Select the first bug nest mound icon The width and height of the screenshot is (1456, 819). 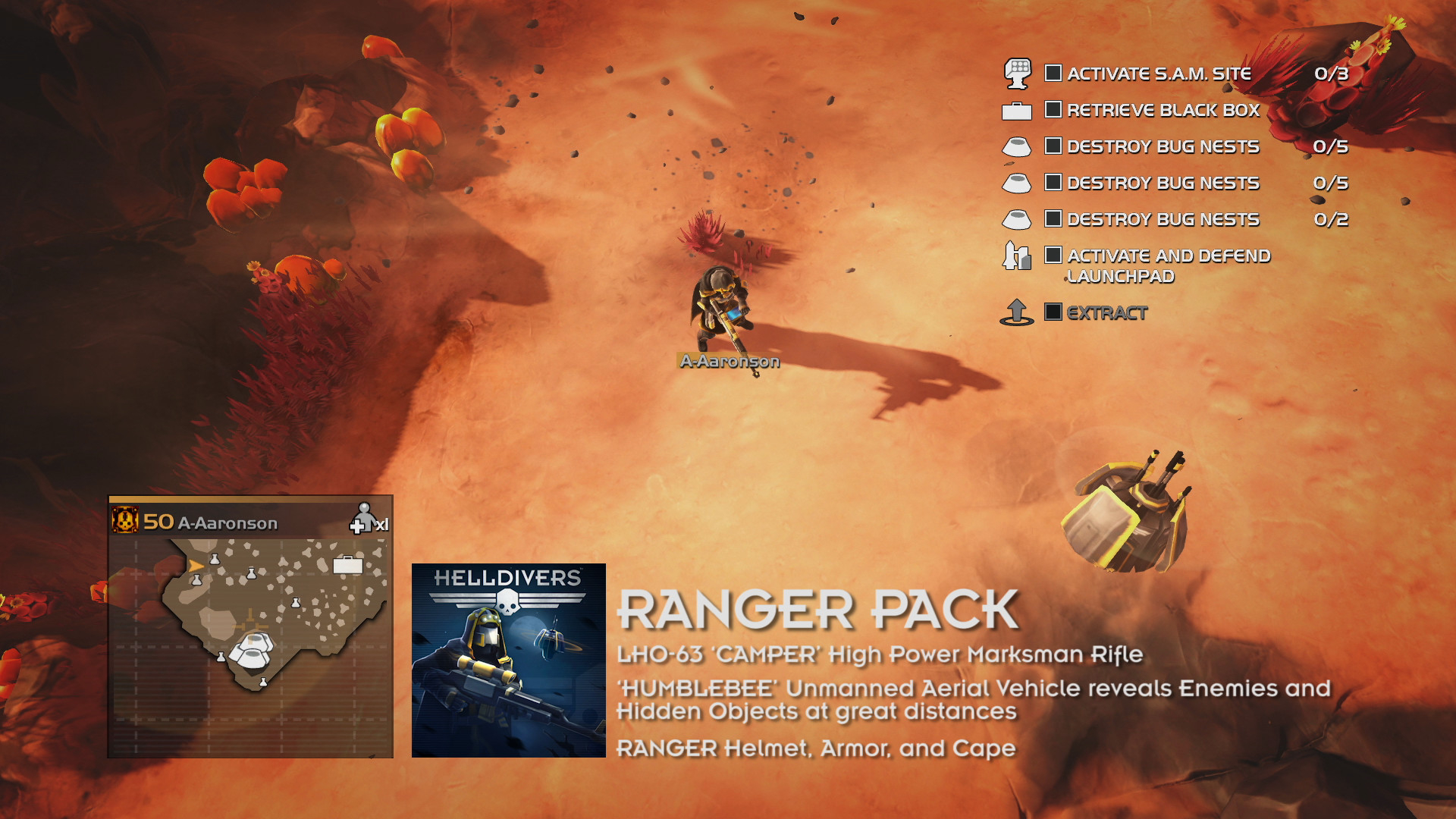click(1018, 148)
